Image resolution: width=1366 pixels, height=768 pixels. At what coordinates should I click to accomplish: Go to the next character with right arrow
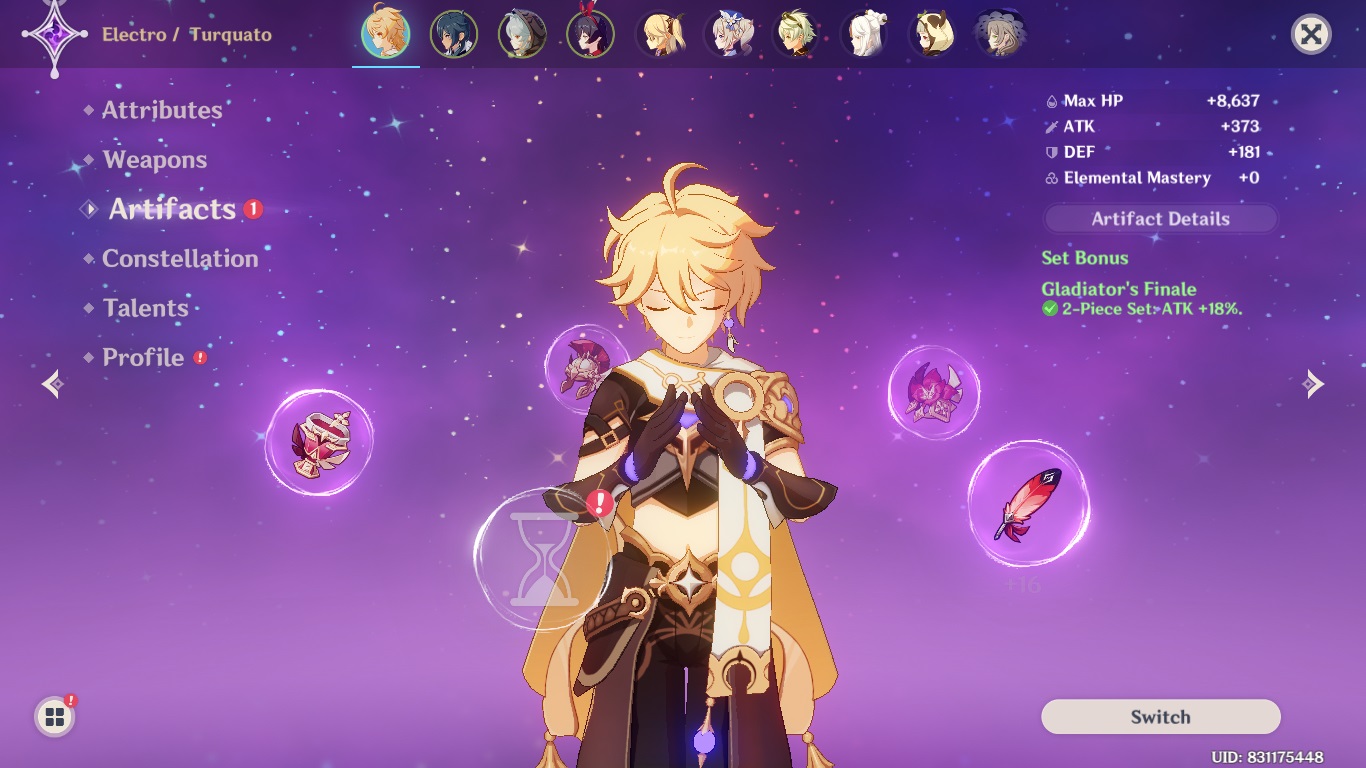(x=1314, y=384)
